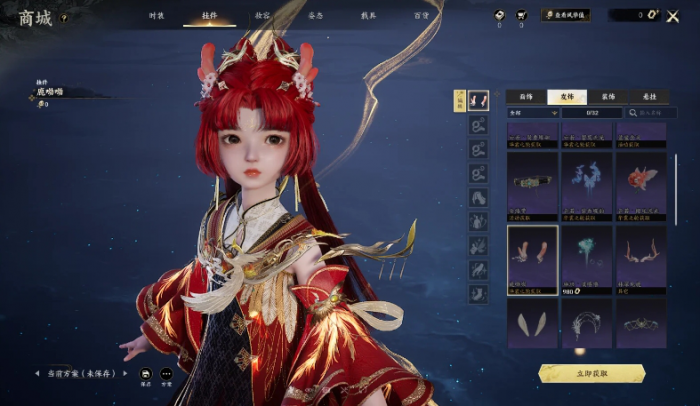Open the 百货 top tab
This screenshot has height=406, width=700.
[x=422, y=16]
